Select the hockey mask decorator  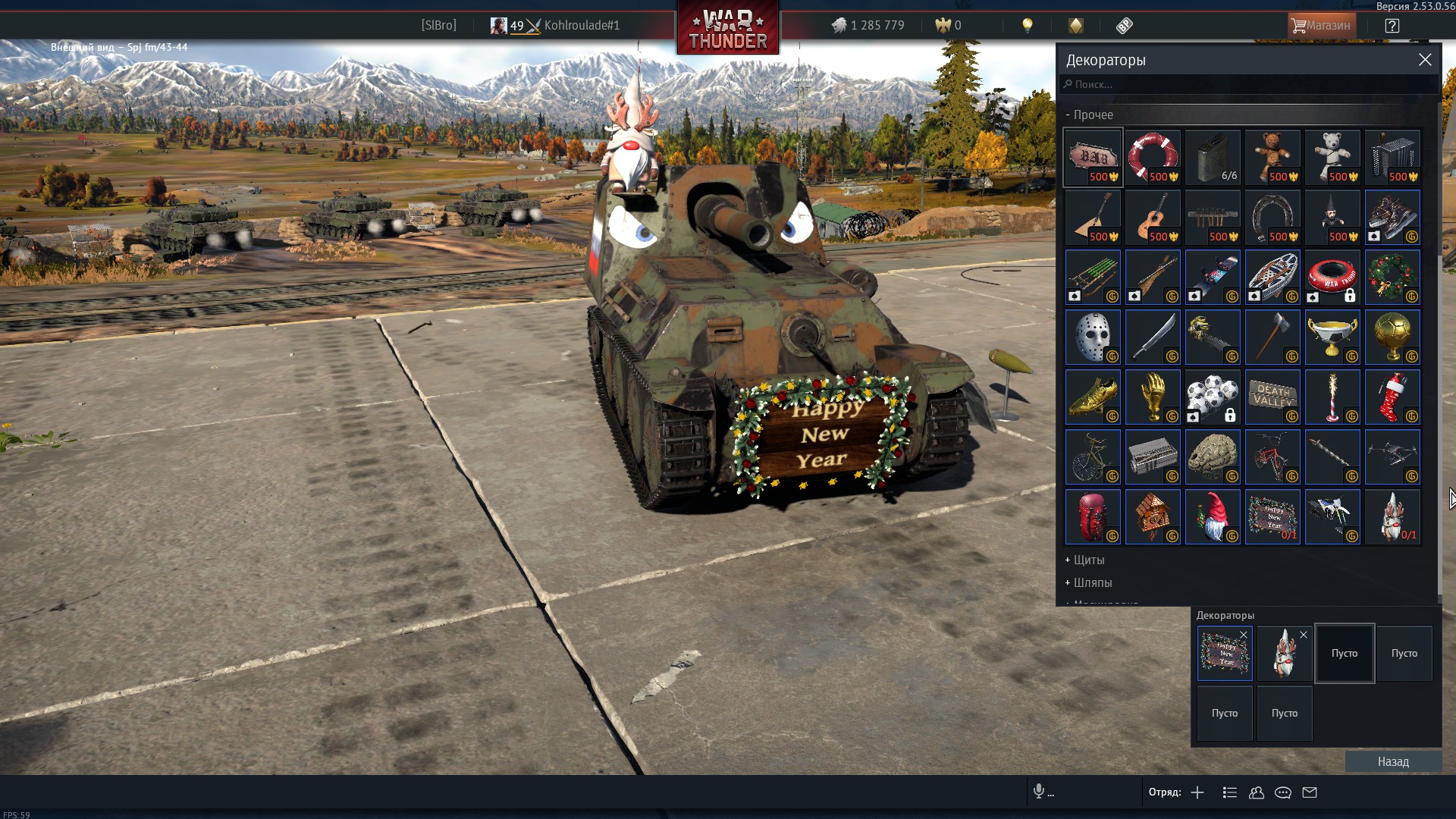pos(1093,337)
